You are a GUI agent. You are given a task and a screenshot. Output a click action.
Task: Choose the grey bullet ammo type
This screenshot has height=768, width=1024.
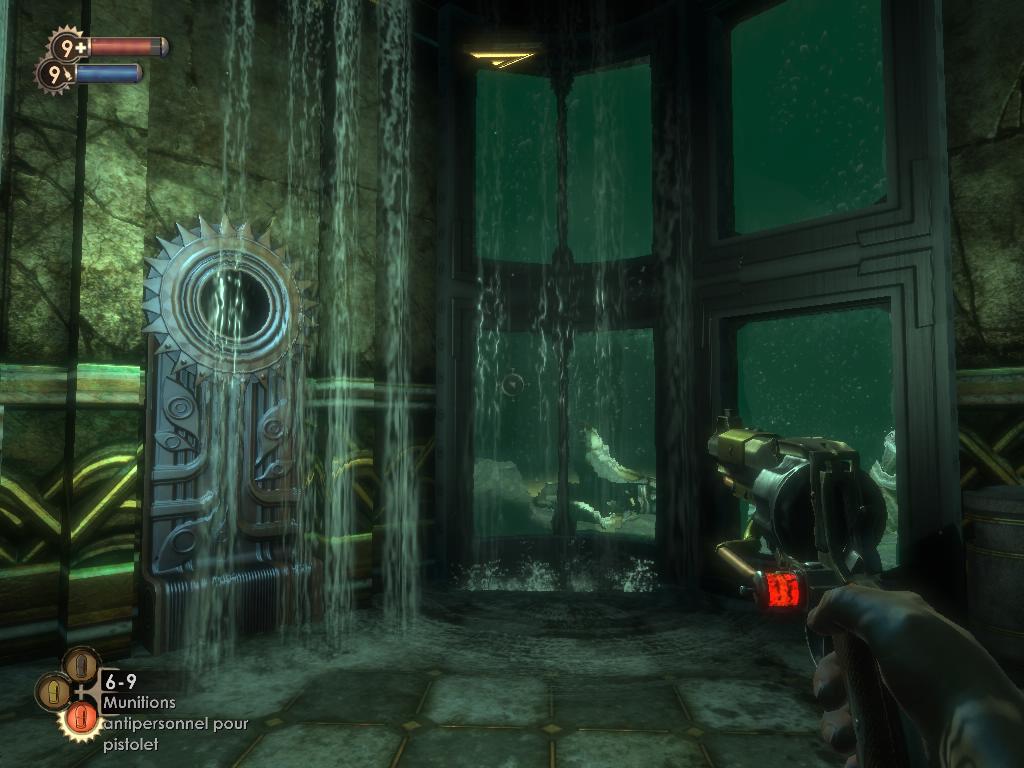click(81, 664)
